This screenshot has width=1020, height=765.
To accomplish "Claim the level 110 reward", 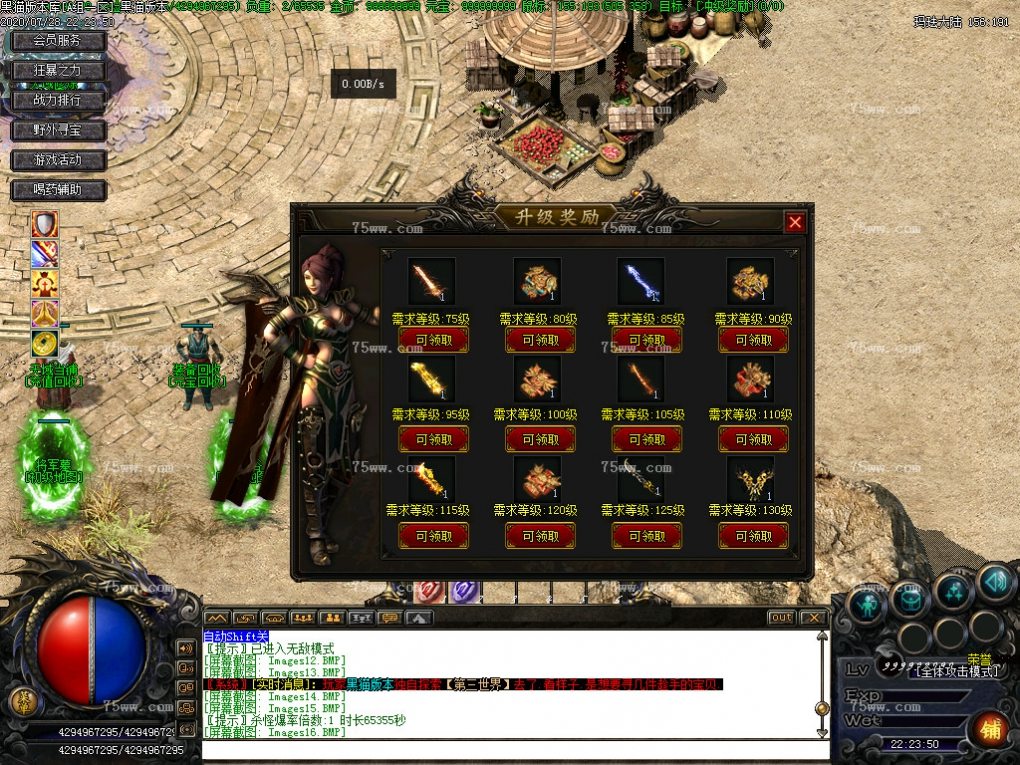I will pos(753,439).
